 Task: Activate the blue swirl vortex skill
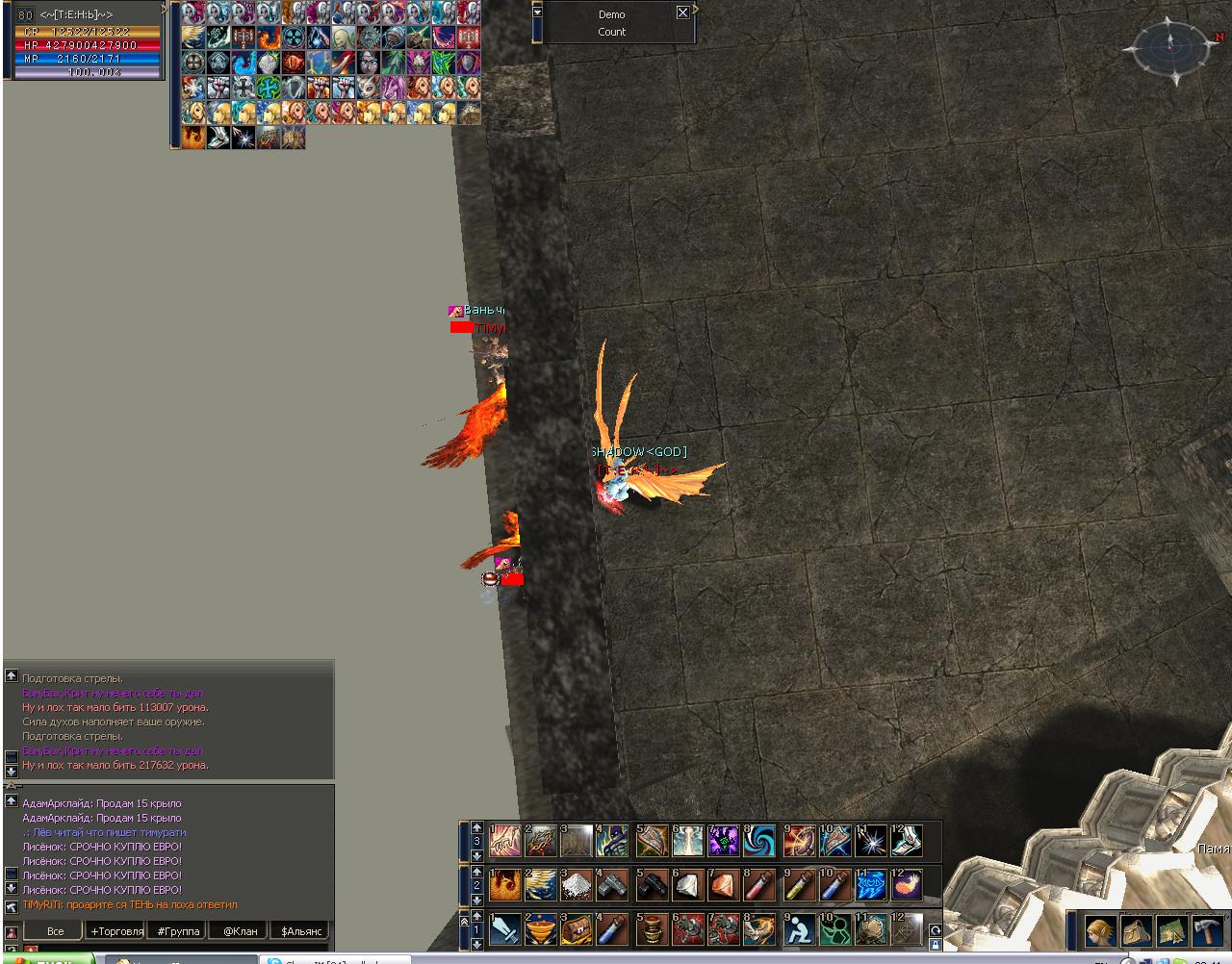[x=759, y=841]
